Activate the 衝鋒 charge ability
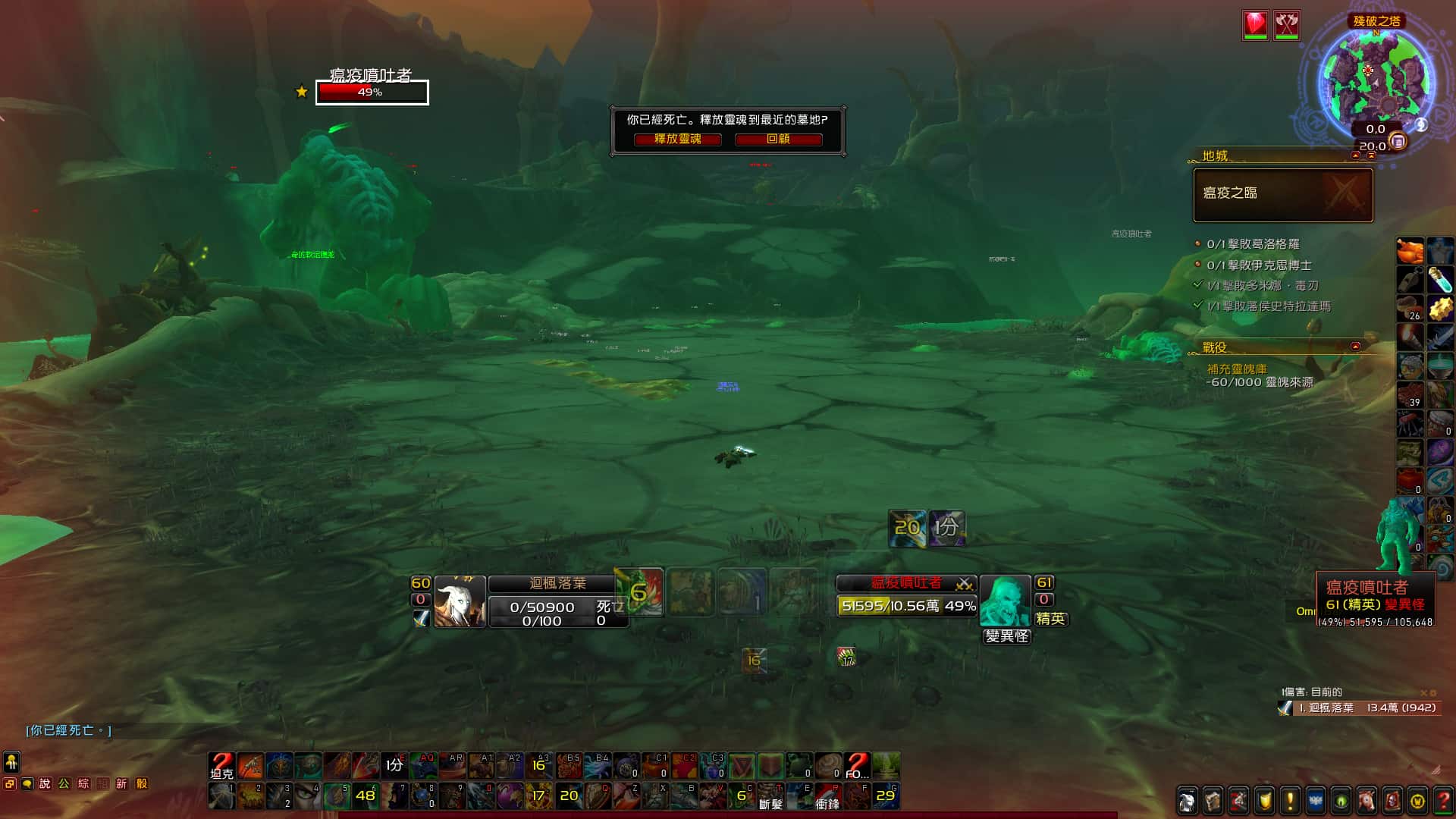Viewport: 1456px width, 819px height. (x=827, y=796)
